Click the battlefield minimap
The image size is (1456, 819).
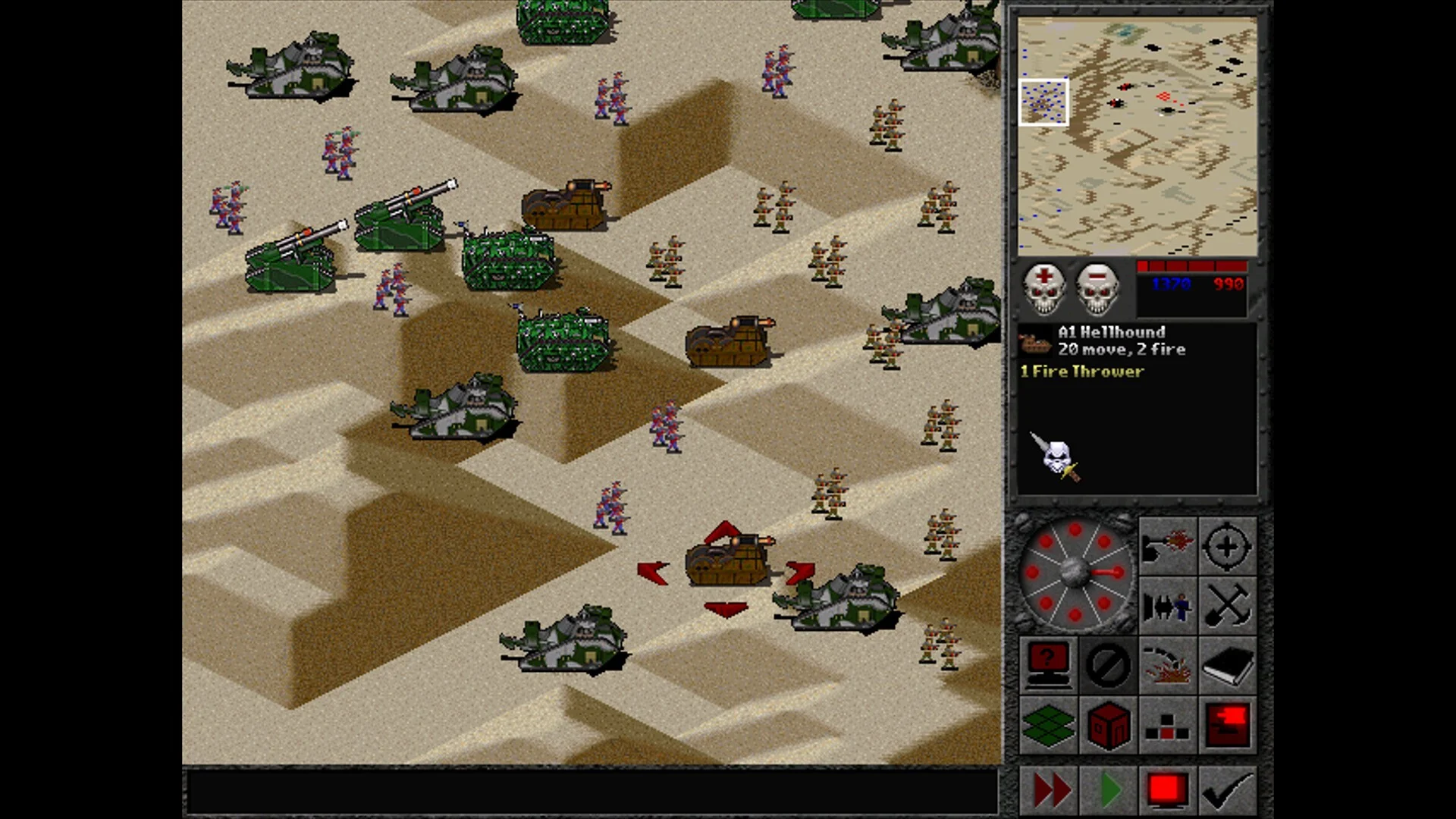coord(1137,136)
